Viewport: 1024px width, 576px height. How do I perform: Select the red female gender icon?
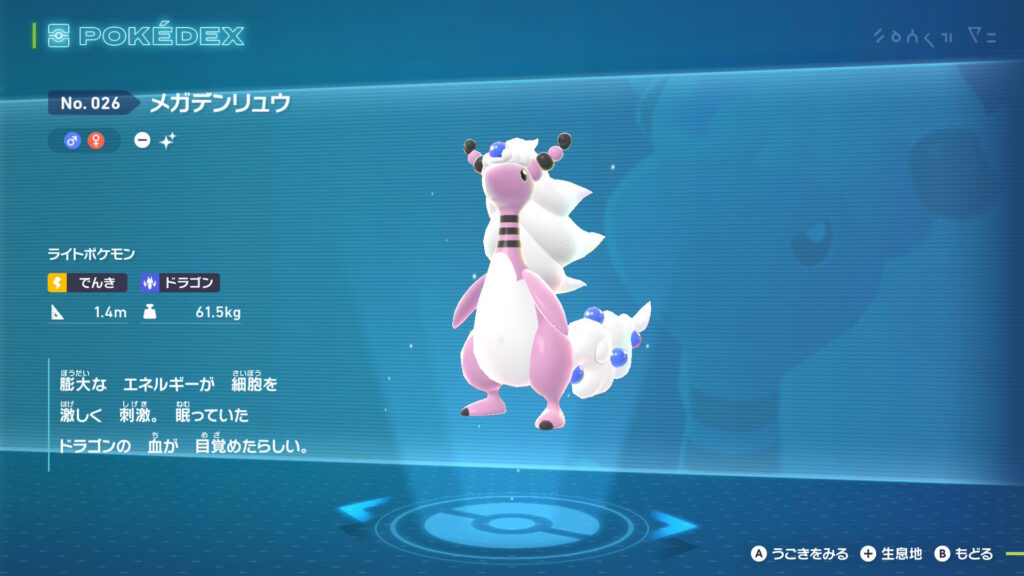[x=96, y=141]
